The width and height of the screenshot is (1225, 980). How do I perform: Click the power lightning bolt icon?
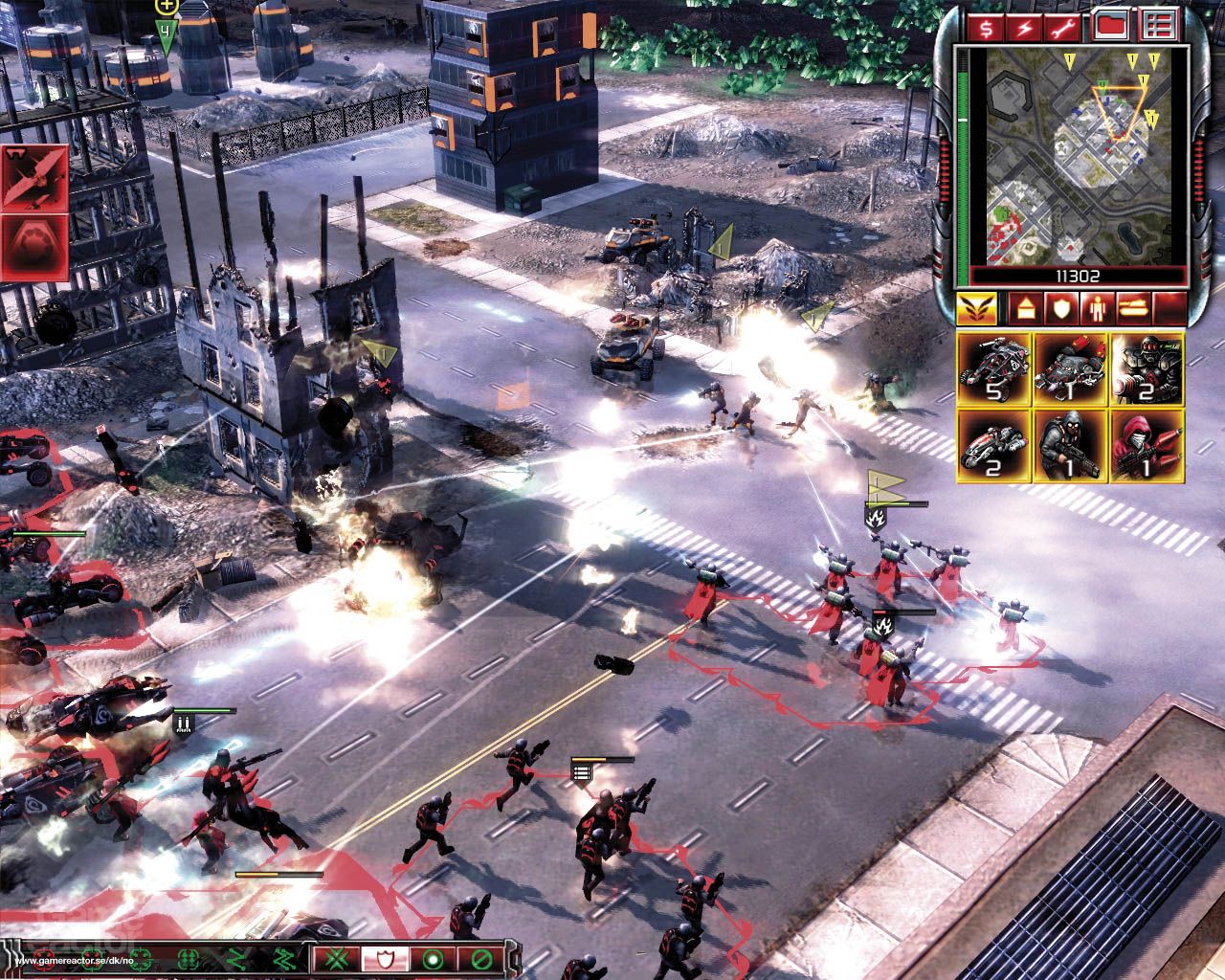coord(1022,27)
